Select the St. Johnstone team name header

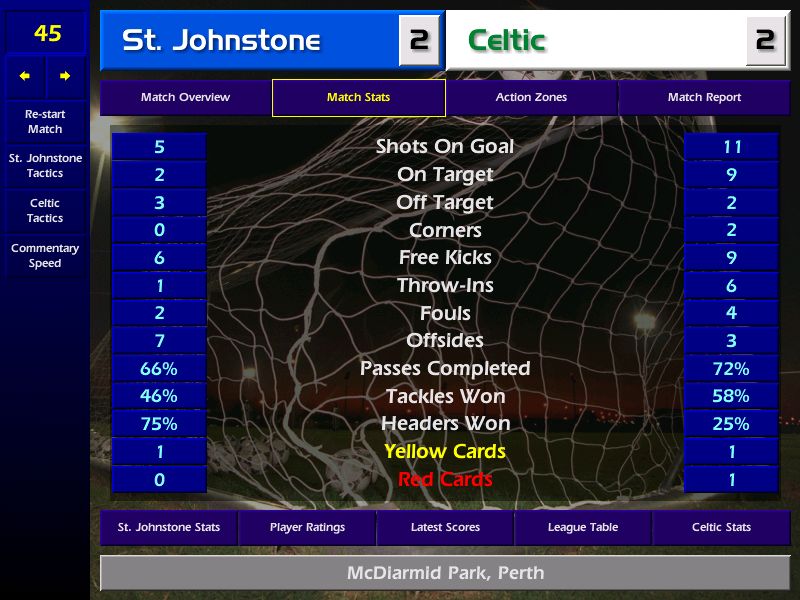coord(250,41)
